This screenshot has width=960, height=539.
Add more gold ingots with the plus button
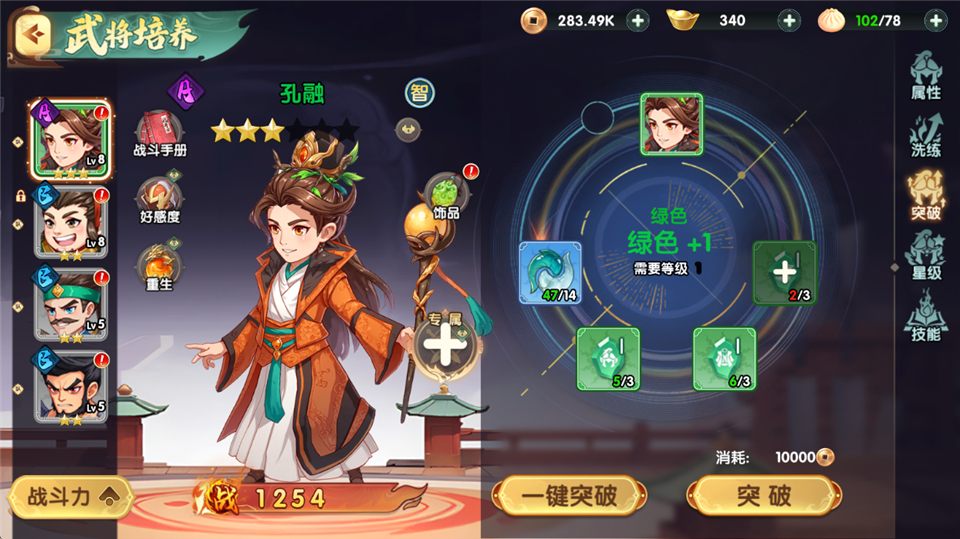(x=789, y=20)
